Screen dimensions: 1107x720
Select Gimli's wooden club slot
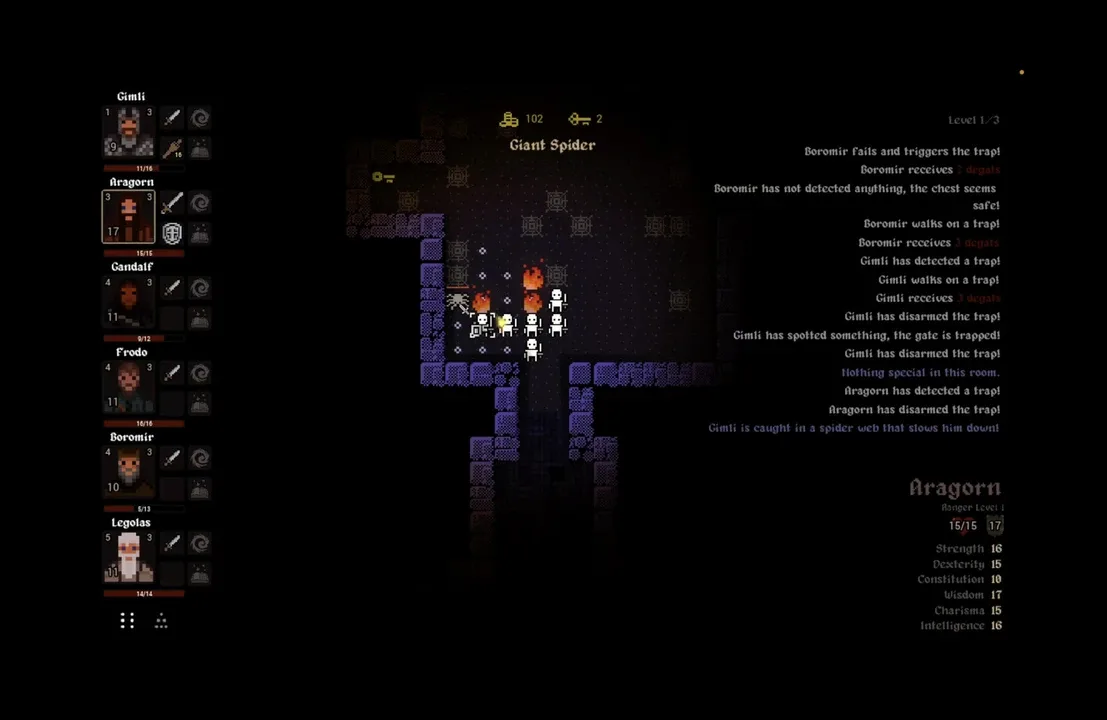(172, 149)
